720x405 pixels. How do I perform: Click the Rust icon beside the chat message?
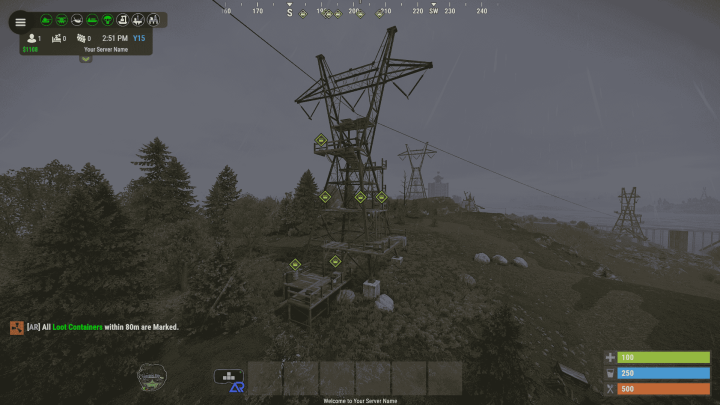tap(16, 327)
